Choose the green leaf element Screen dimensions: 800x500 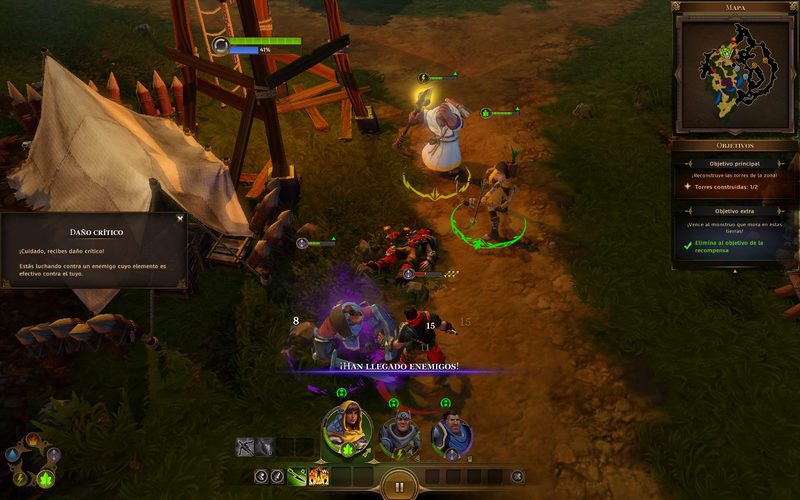(46, 479)
